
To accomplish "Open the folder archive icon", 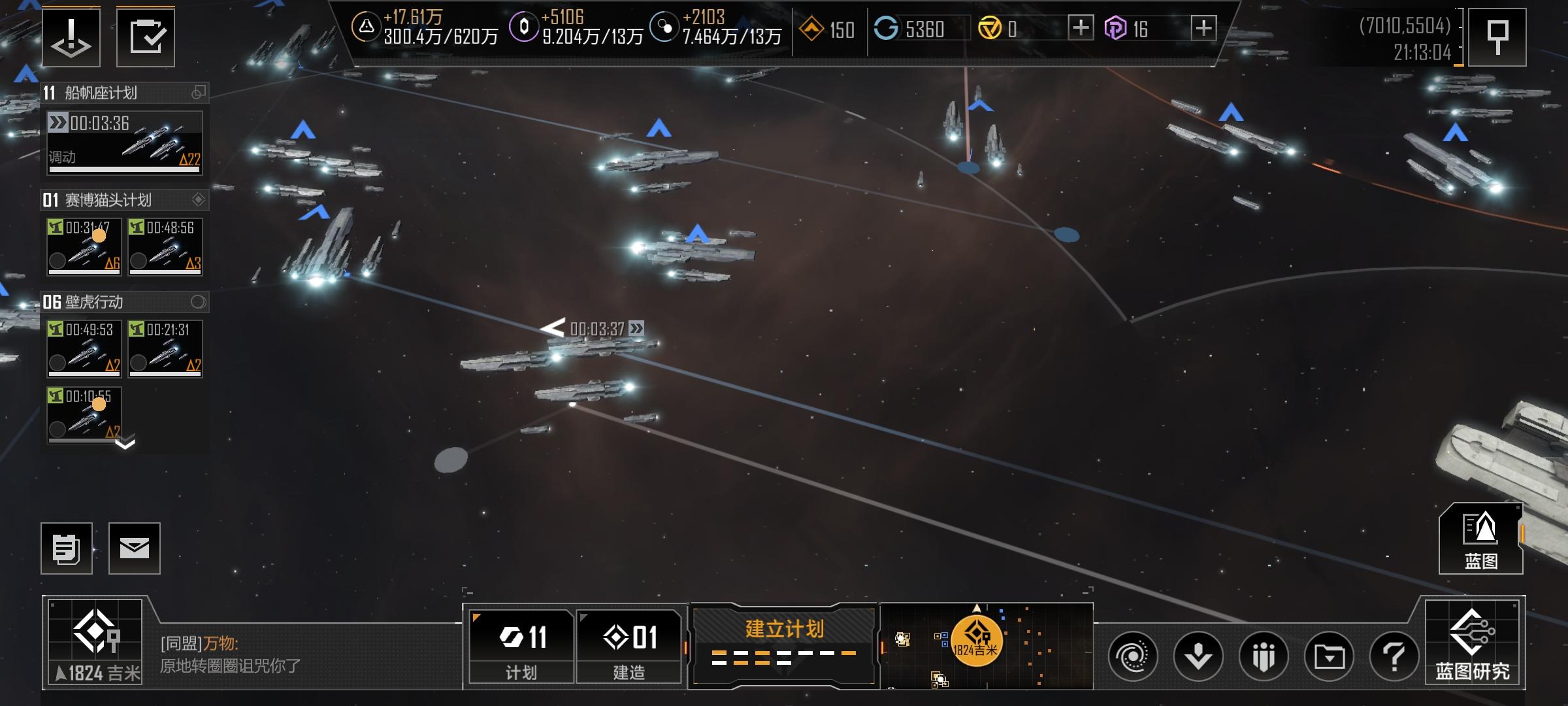I will coord(1329,656).
